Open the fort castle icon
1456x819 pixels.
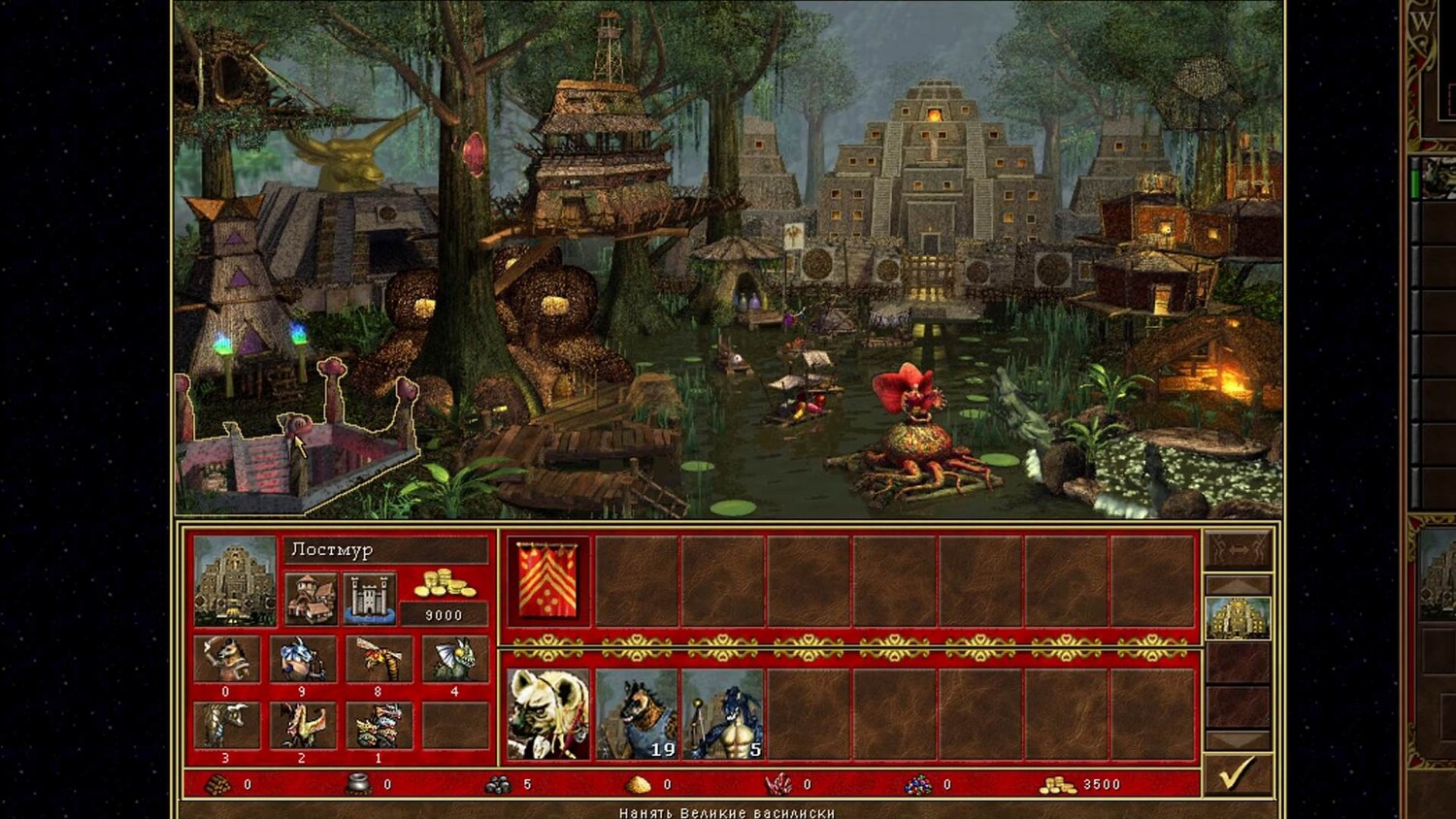coord(369,597)
